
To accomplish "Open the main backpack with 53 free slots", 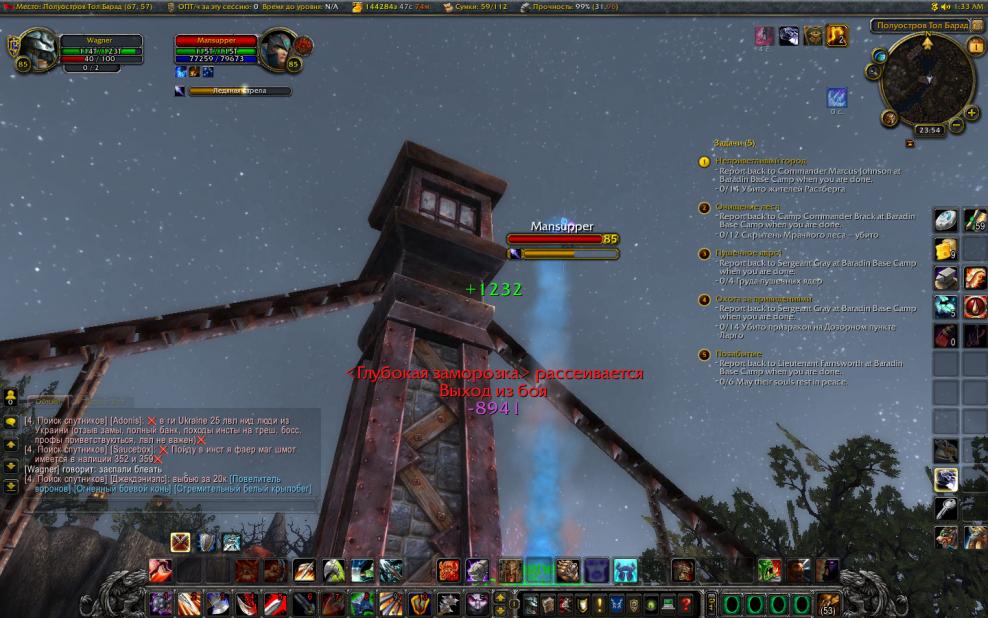I will (x=827, y=603).
